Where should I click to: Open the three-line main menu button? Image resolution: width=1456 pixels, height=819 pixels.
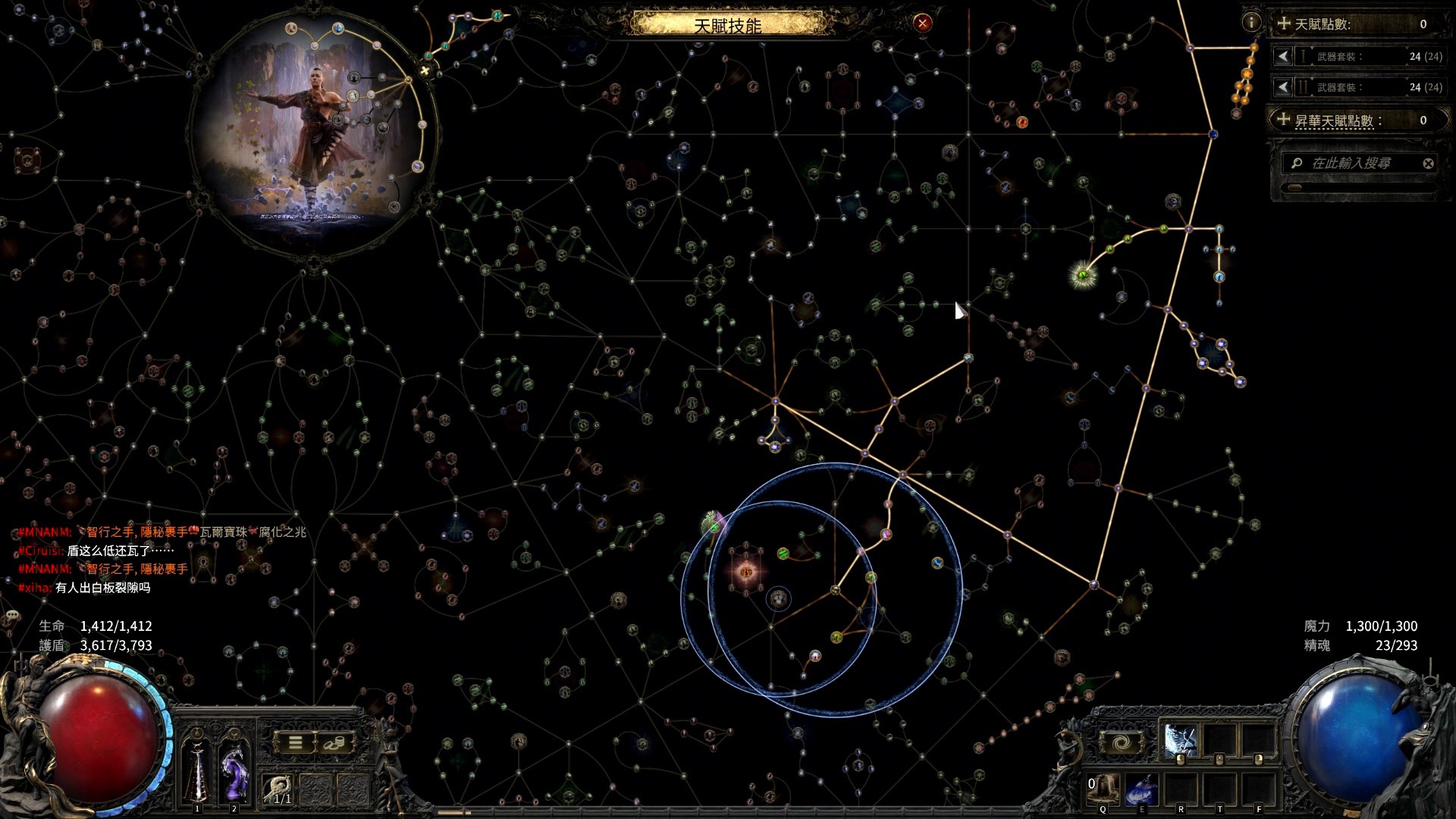click(295, 742)
